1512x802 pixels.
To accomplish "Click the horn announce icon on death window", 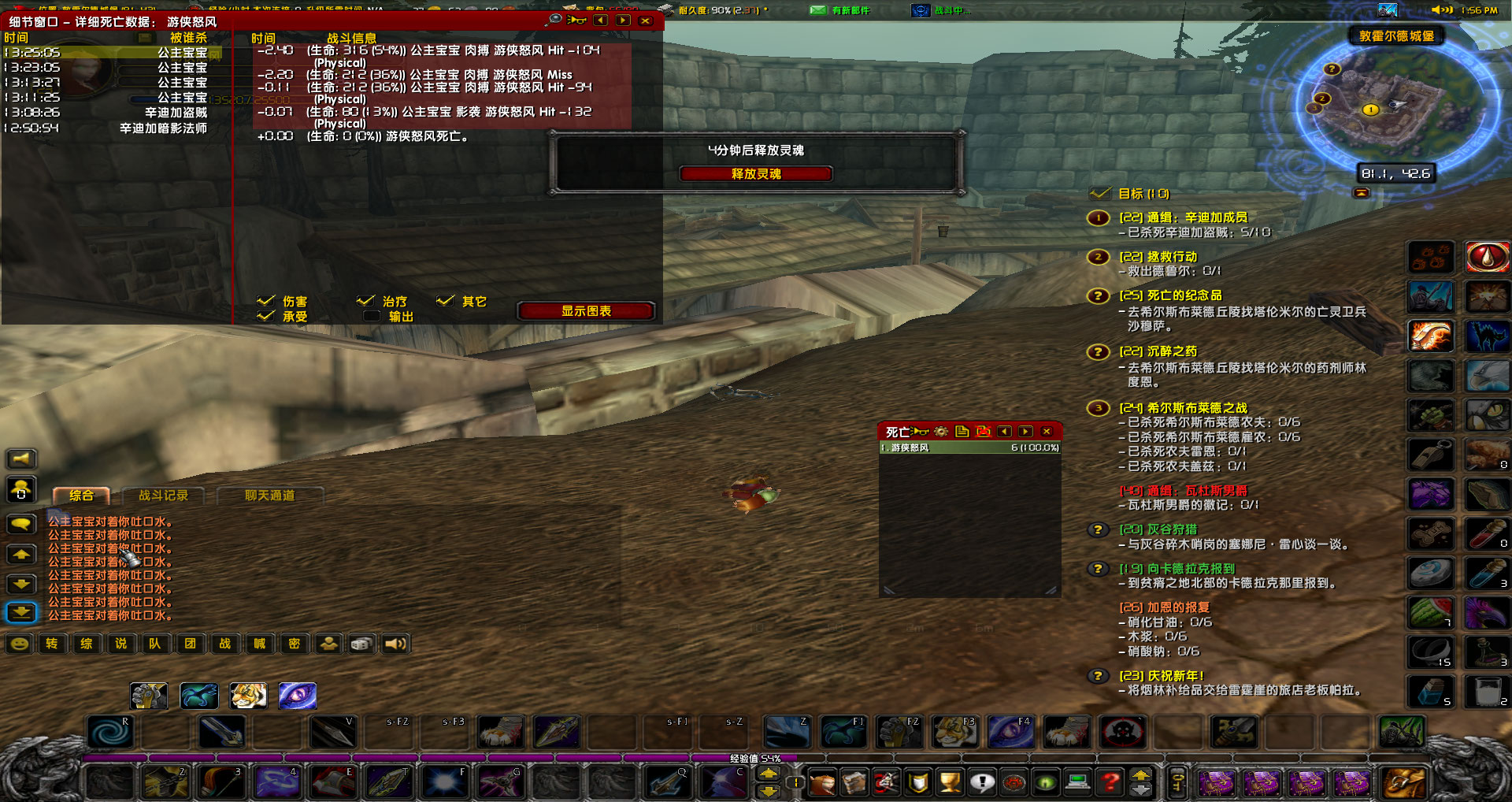I will click(918, 431).
